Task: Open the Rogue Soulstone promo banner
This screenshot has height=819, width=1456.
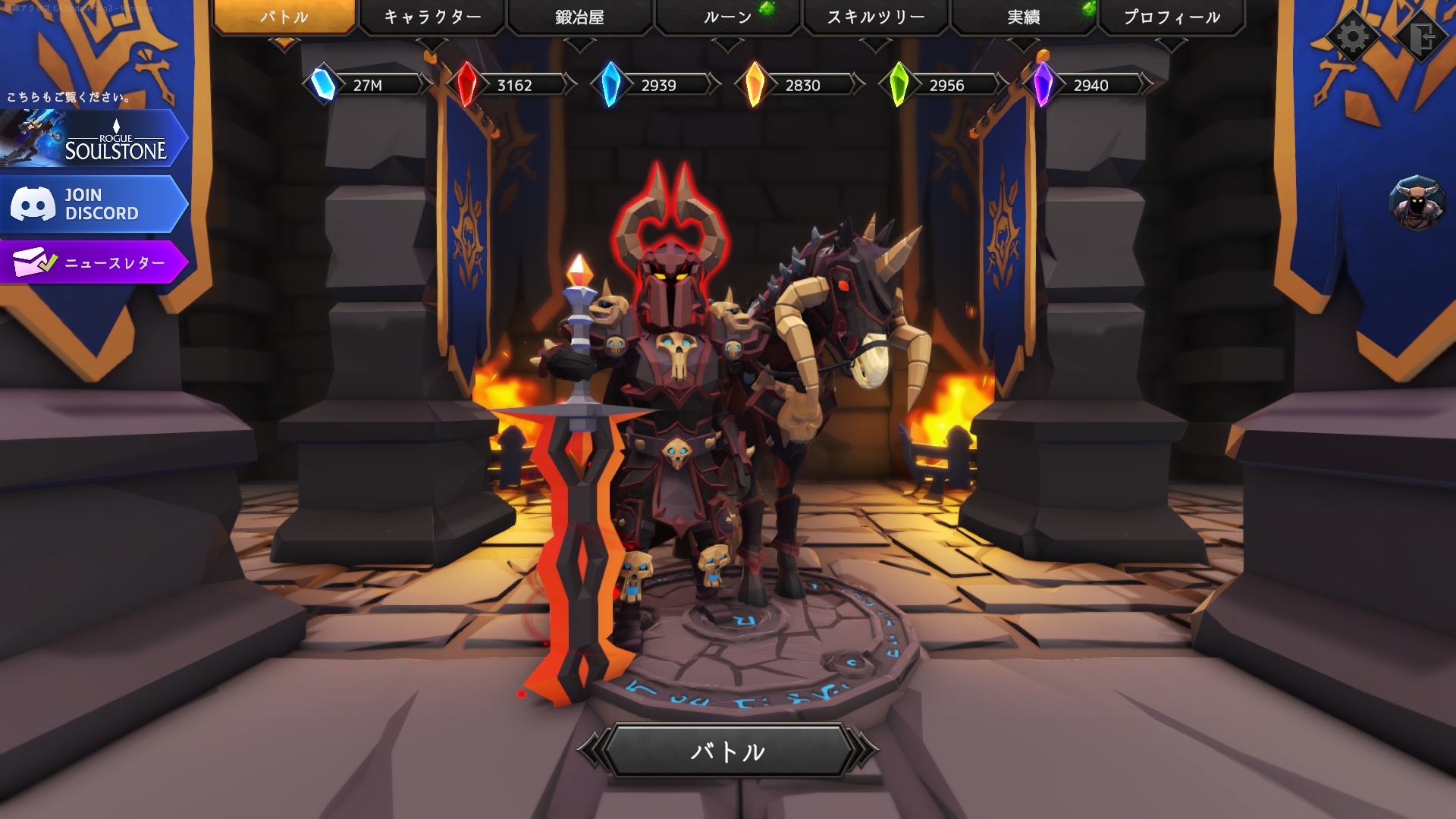Action: coord(93,139)
